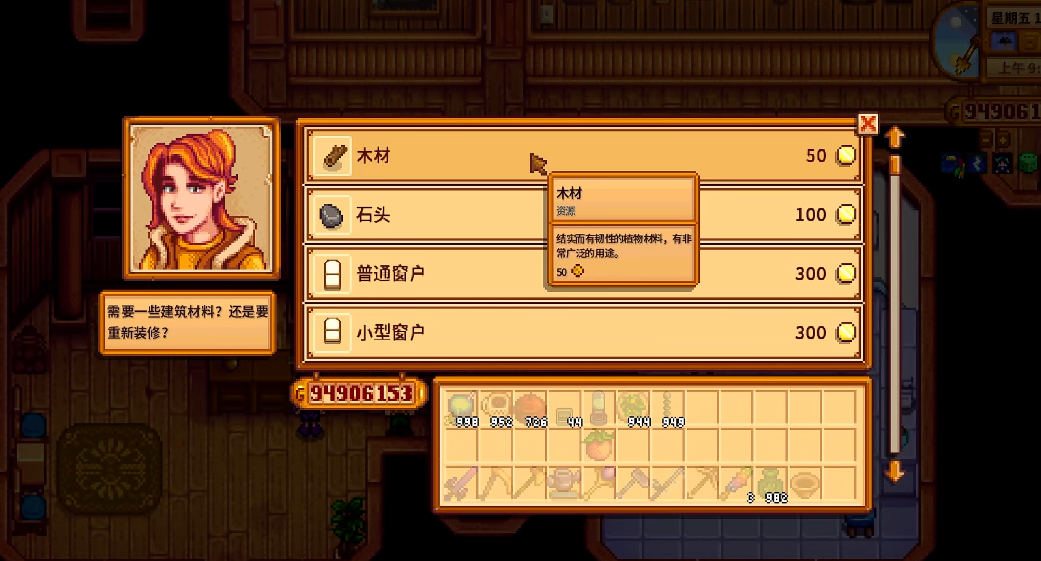1041x561 pixels.
Task: Click the red fruit in the second inventory row
Action: tap(599, 445)
